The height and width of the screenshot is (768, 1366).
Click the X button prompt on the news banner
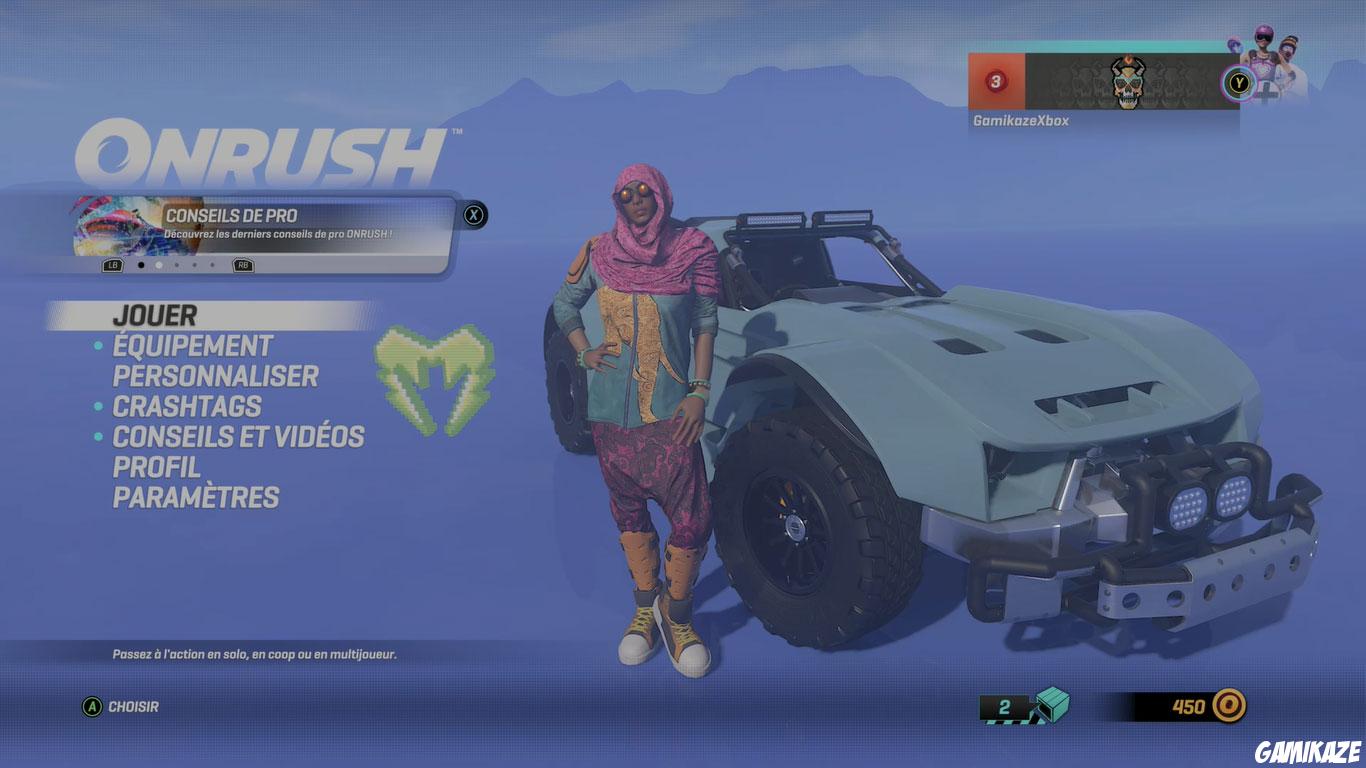tap(474, 213)
